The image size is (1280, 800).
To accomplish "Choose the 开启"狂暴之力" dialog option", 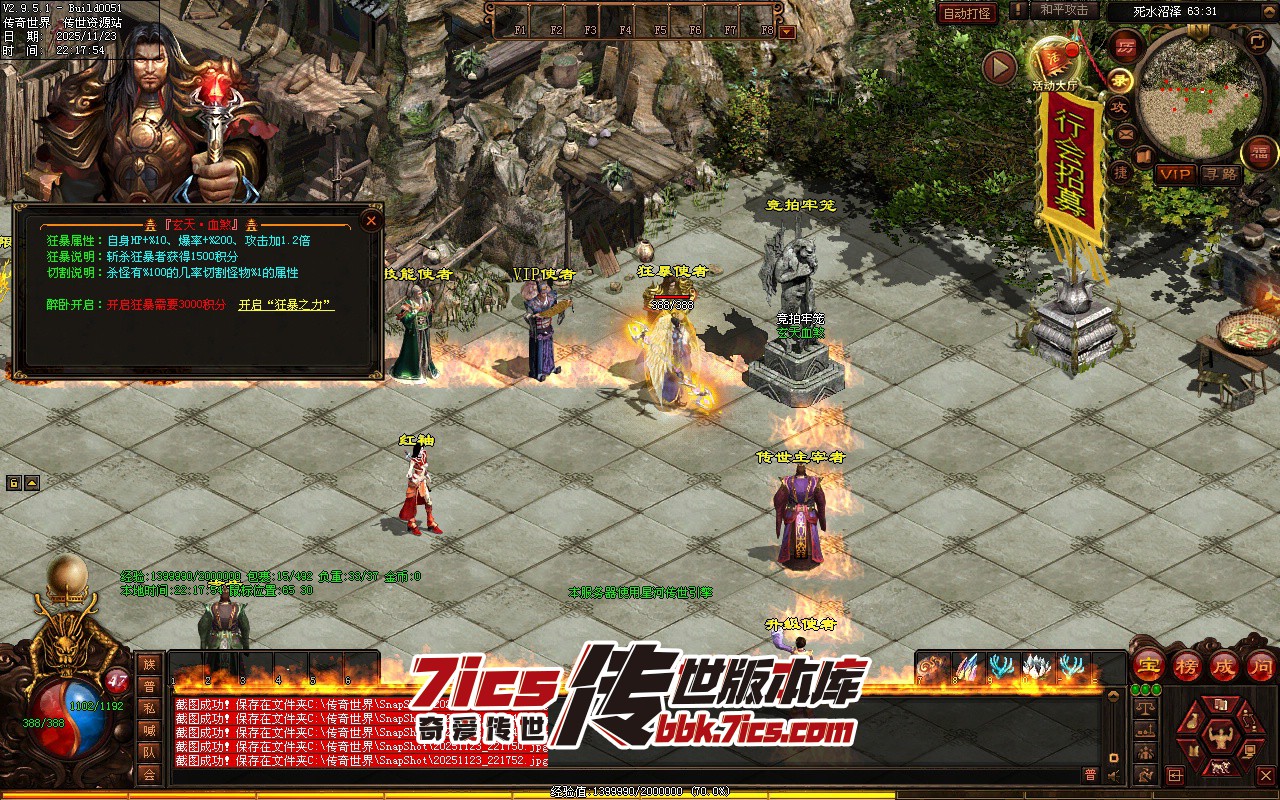I will pos(285,305).
